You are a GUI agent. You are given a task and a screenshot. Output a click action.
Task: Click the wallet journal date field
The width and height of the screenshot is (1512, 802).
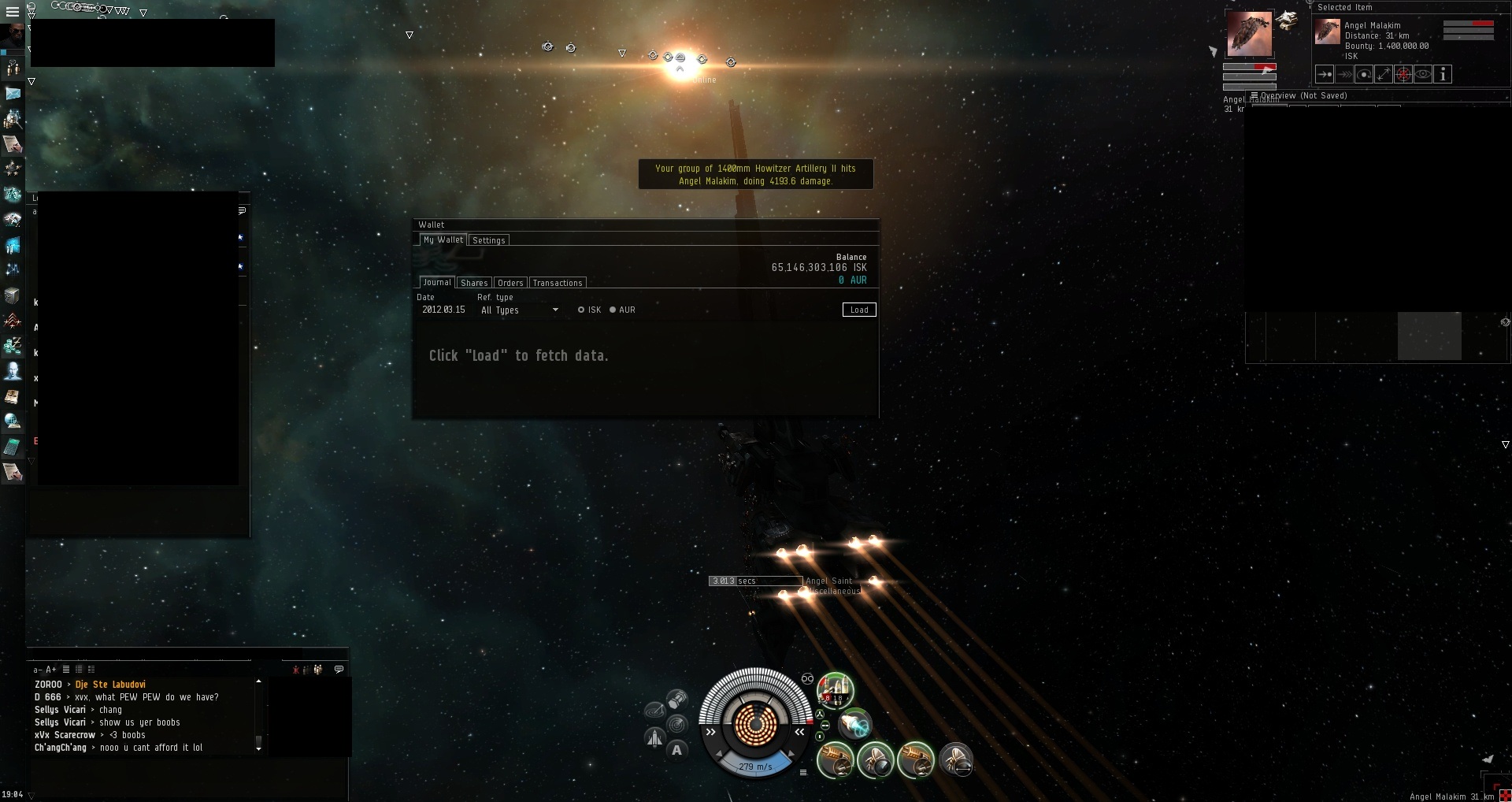pyautogui.click(x=443, y=310)
